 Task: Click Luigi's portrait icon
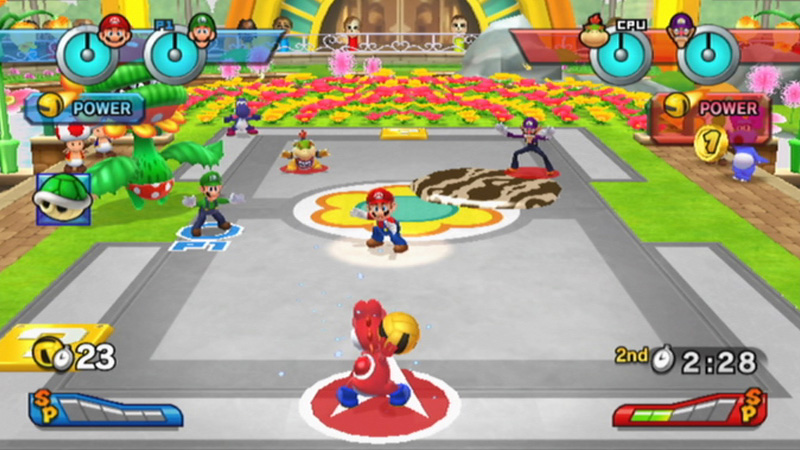203,31
